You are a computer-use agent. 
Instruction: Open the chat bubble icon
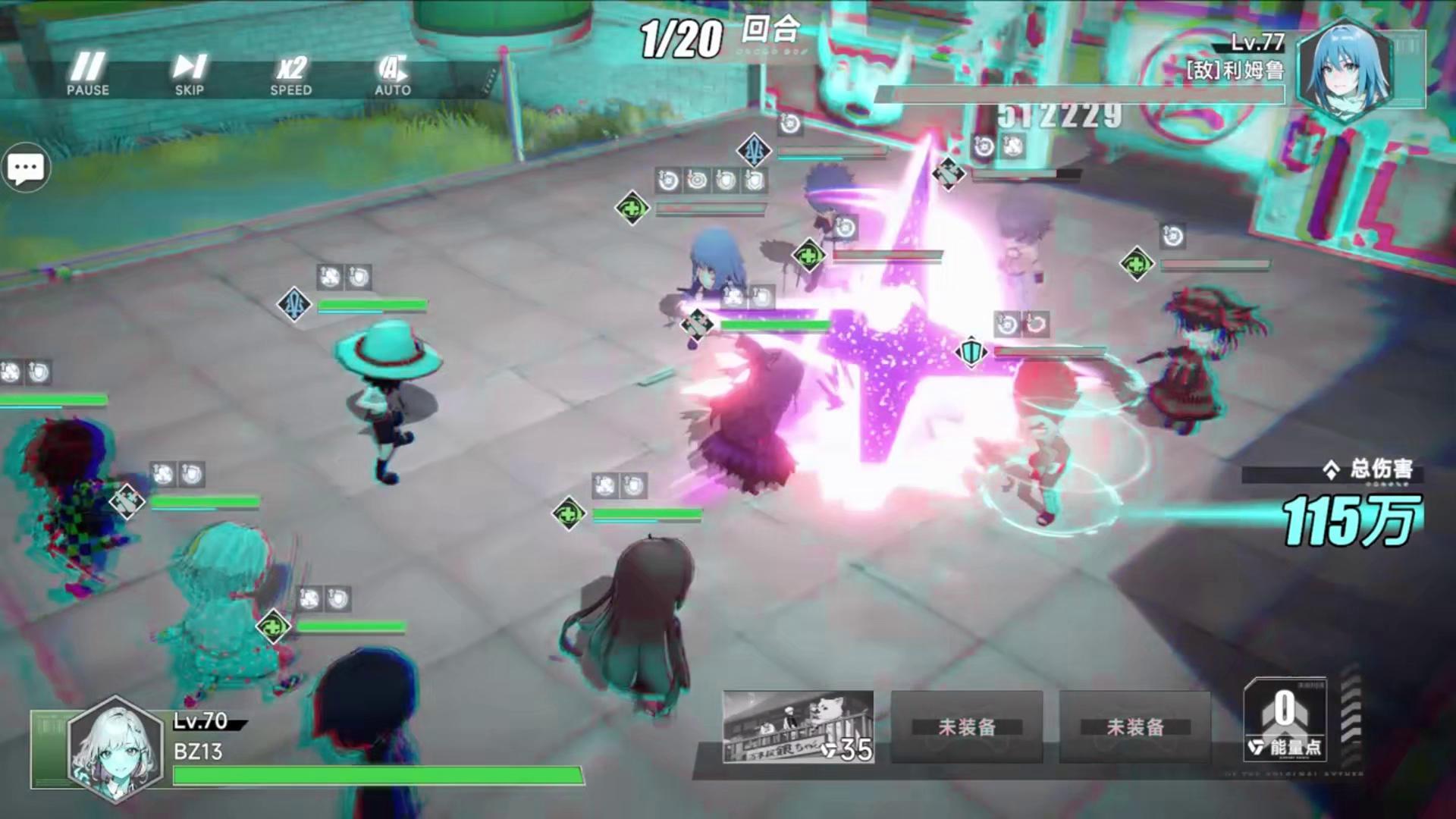click(26, 168)
